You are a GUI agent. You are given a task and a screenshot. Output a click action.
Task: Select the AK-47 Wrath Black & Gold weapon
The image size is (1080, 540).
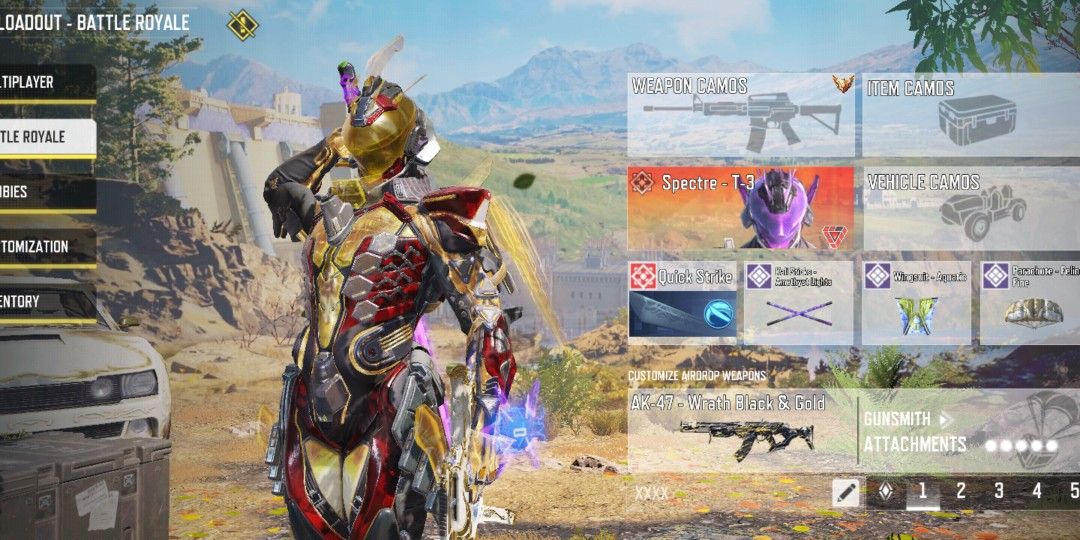pos(741,430)
